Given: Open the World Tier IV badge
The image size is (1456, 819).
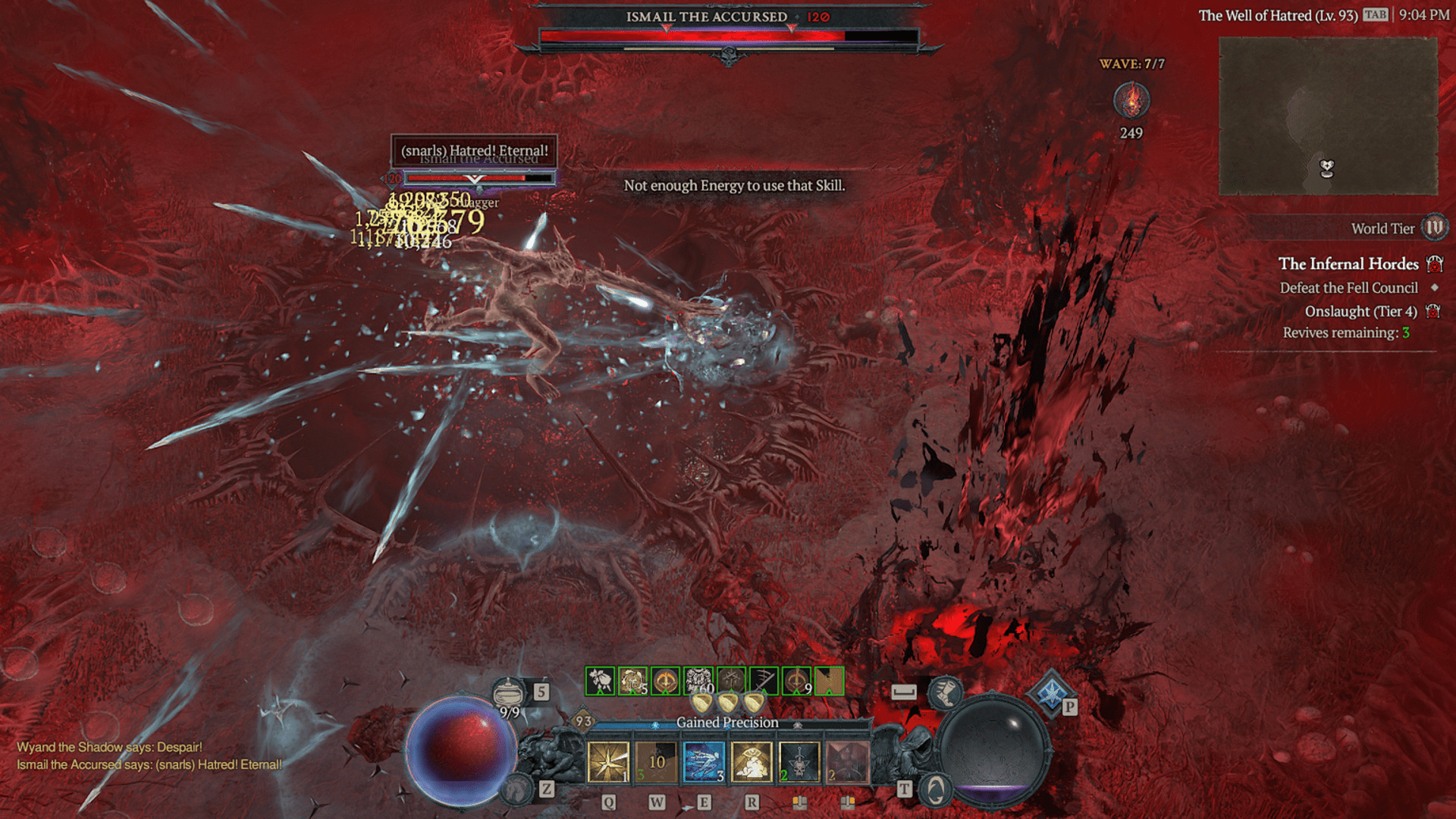Looking at the screenshot, I should click(1434, 227).
